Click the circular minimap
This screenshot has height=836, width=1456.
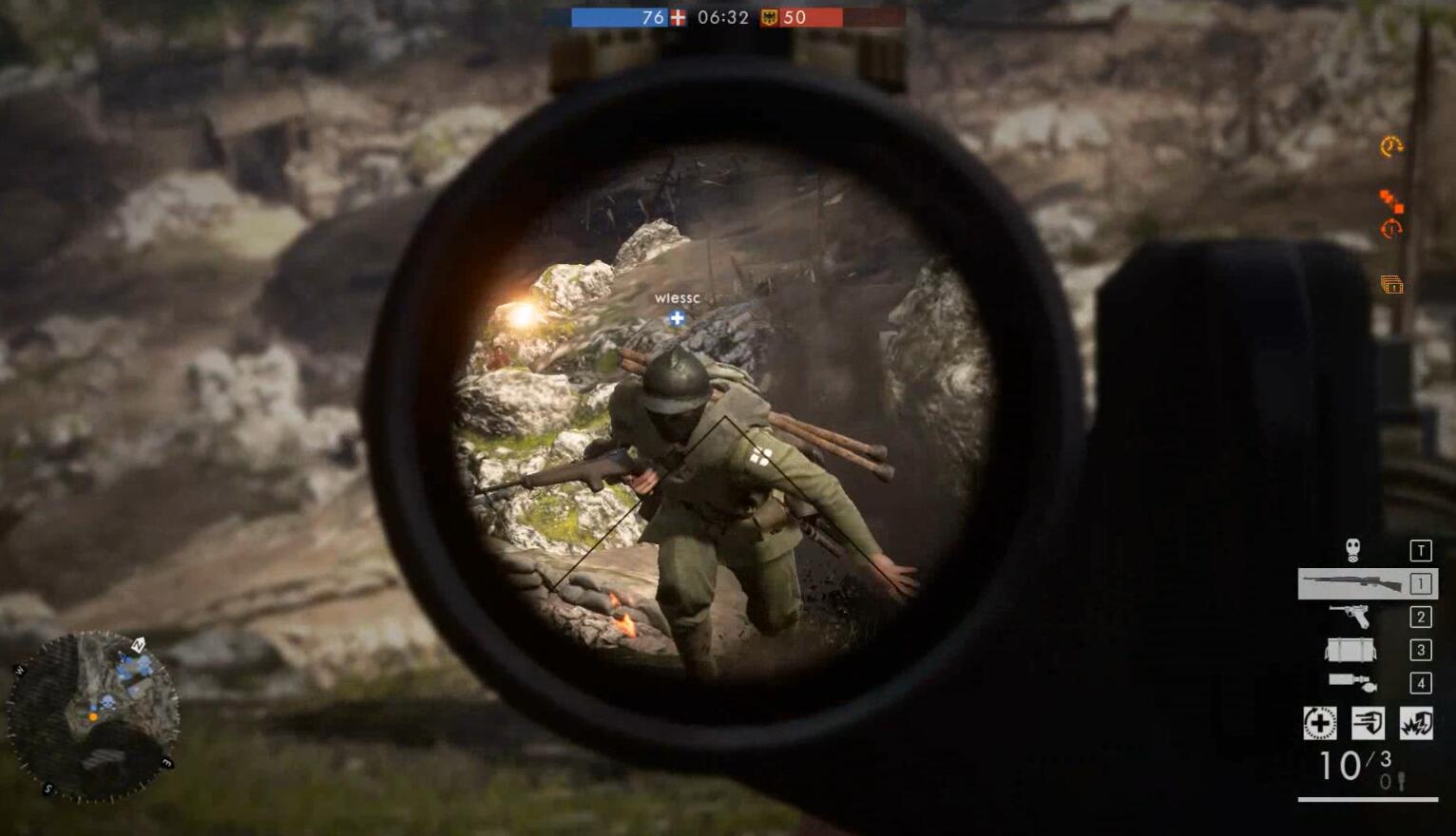92,715
